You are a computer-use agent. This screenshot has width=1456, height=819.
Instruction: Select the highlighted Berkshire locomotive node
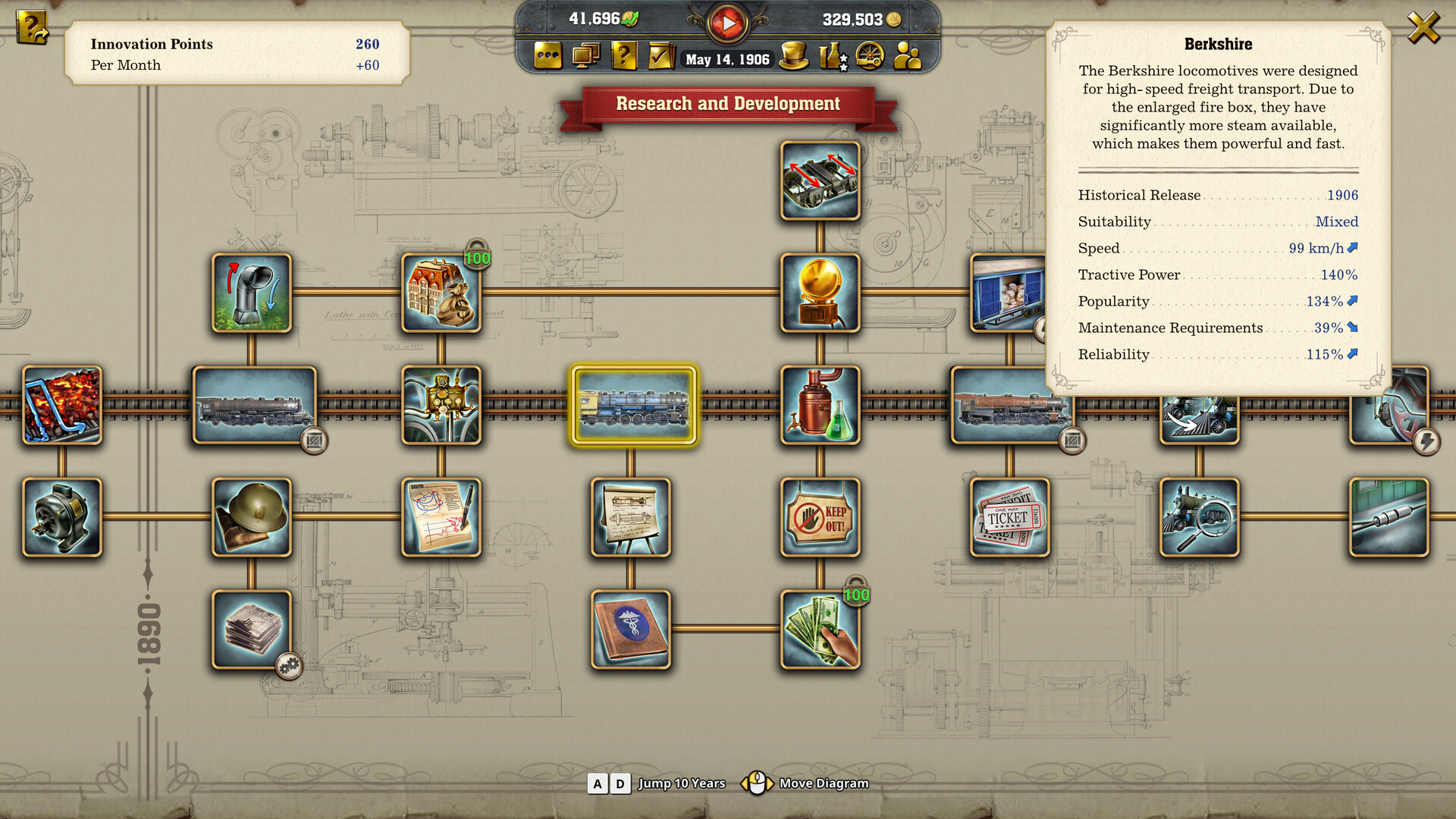[x=635, y=406]
